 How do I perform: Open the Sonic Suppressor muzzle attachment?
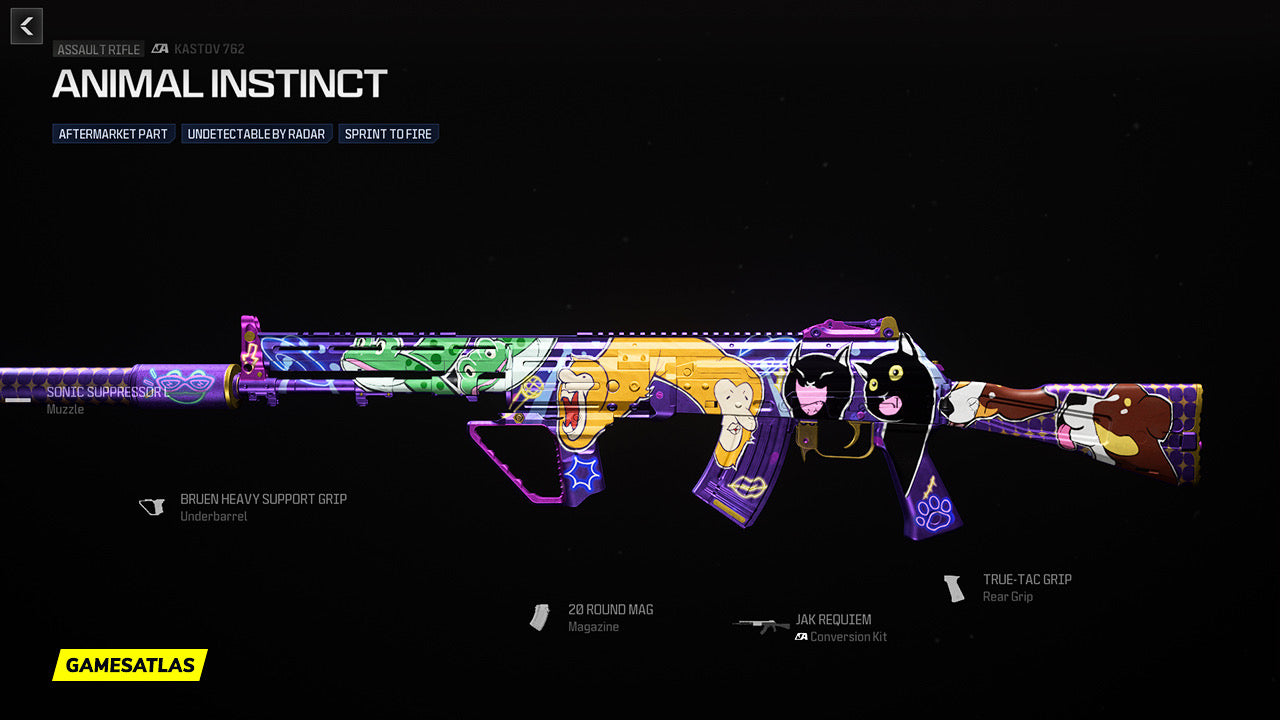pos(105,393)
